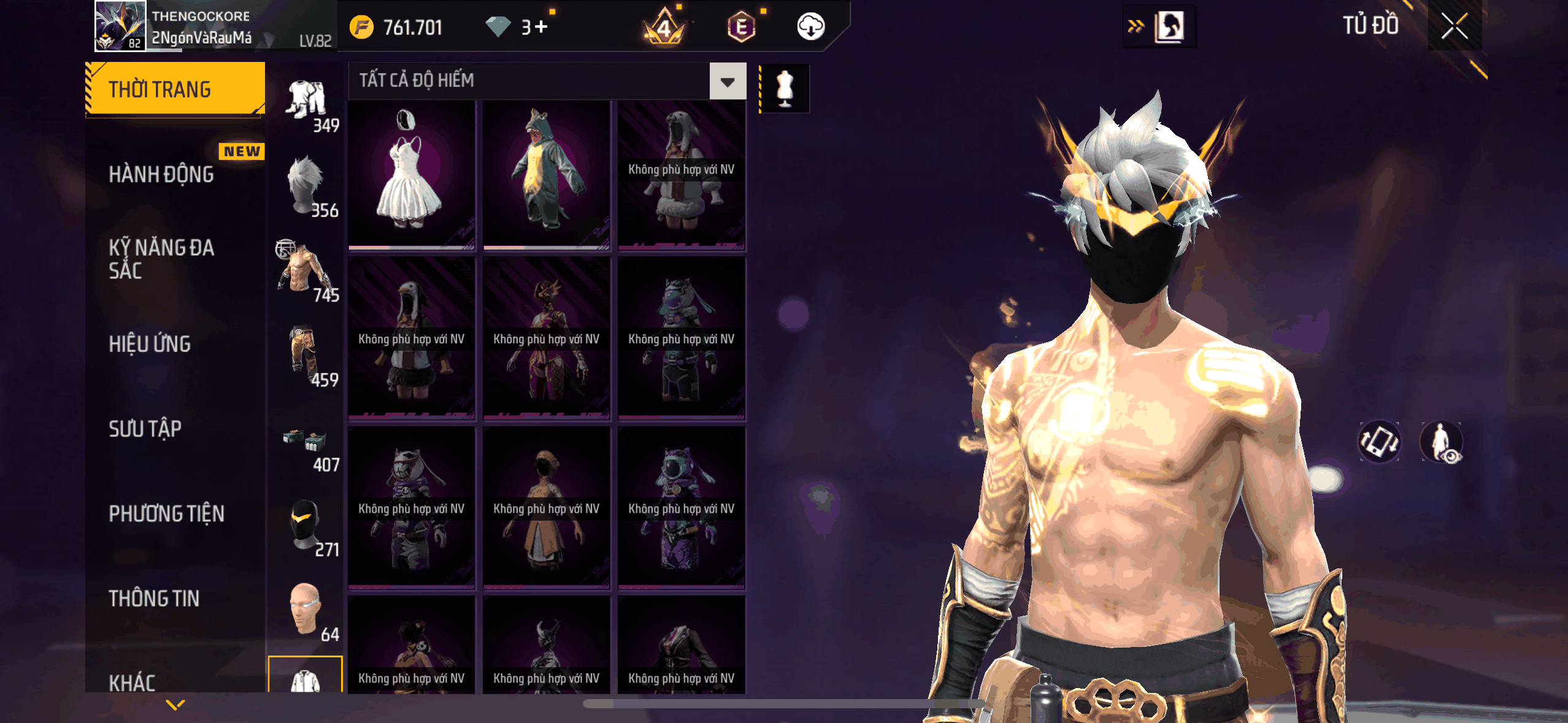The height and width of the screenshot is (723, 1568).
Task: Open the HÀNH ĐỘNG category
Action: [162, 174]
